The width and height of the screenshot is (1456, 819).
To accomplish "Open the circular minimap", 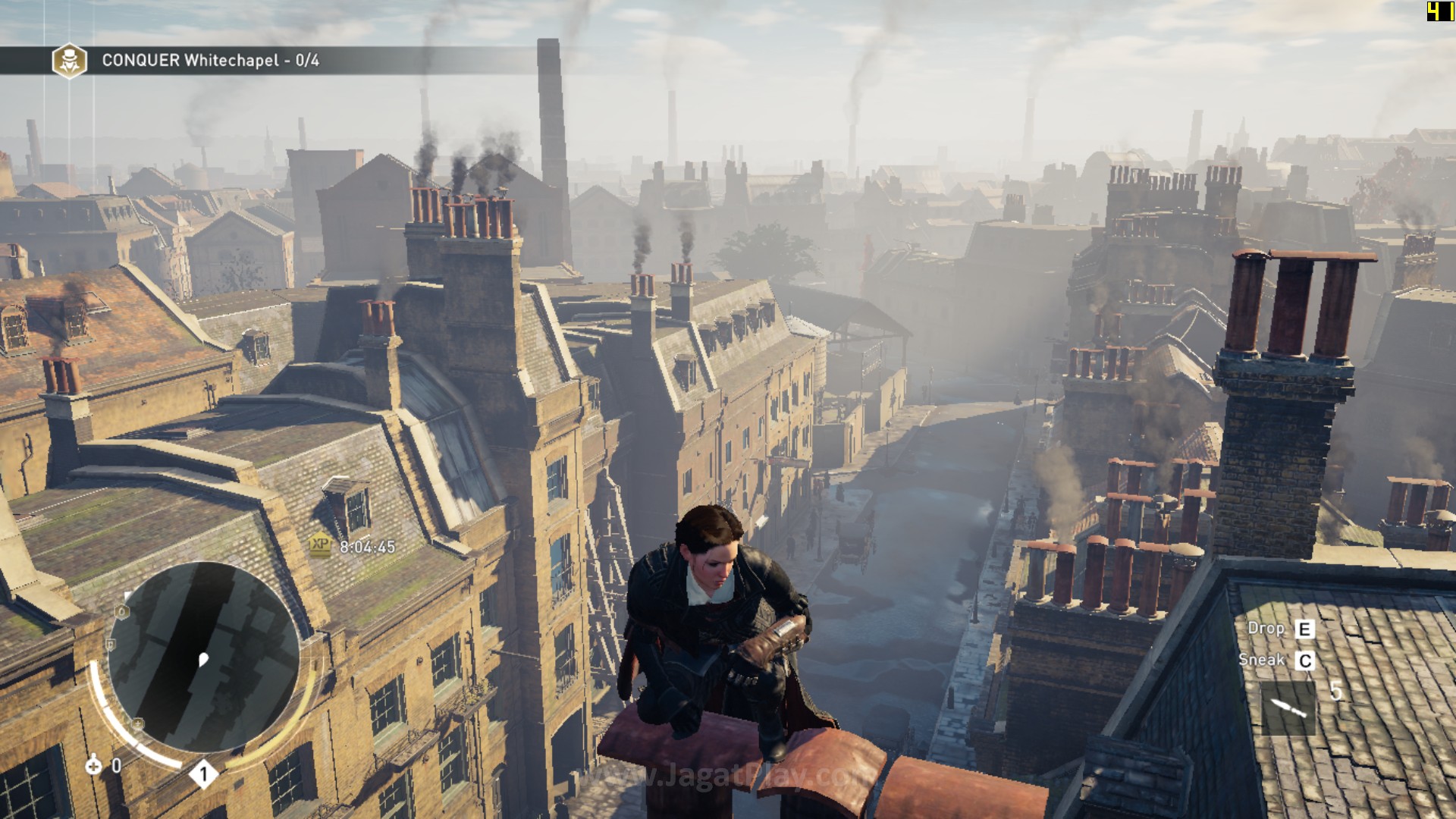I will 203,657.
